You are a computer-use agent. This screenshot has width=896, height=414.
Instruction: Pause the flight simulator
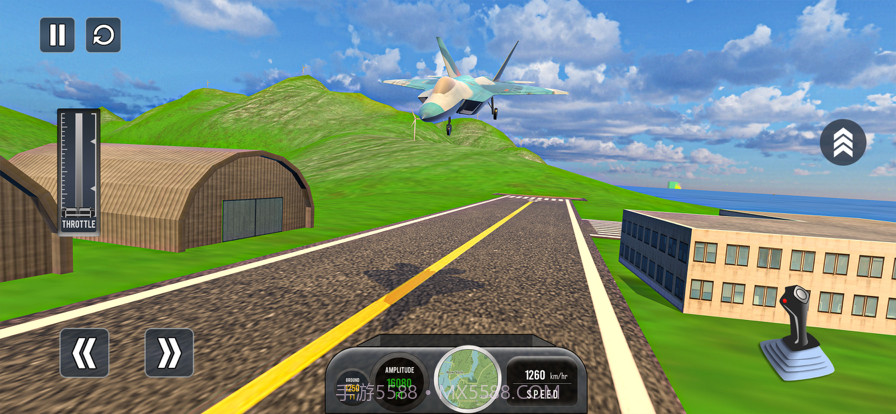point(57,35)
